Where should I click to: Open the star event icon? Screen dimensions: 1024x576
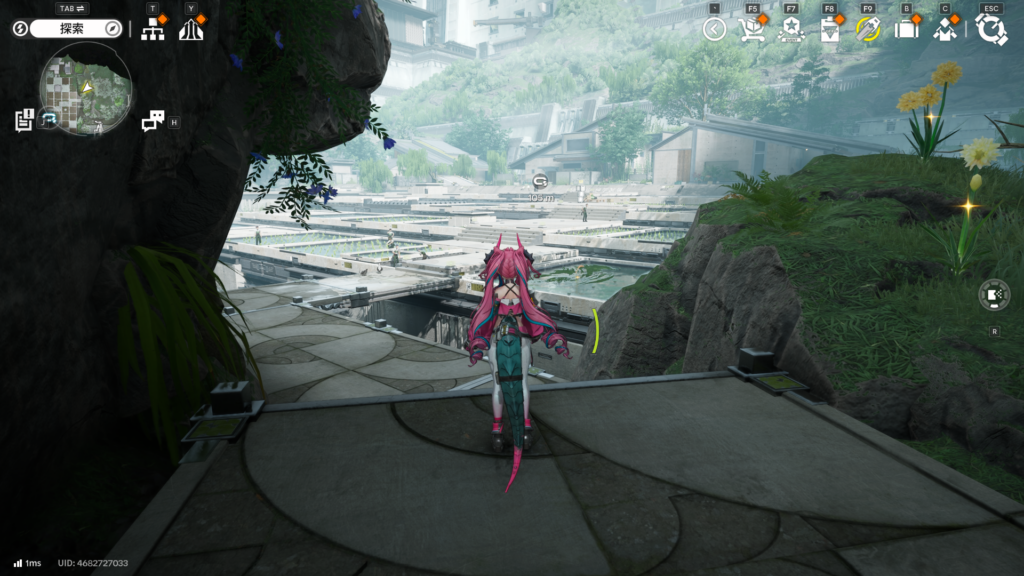[x=791, y=29]
